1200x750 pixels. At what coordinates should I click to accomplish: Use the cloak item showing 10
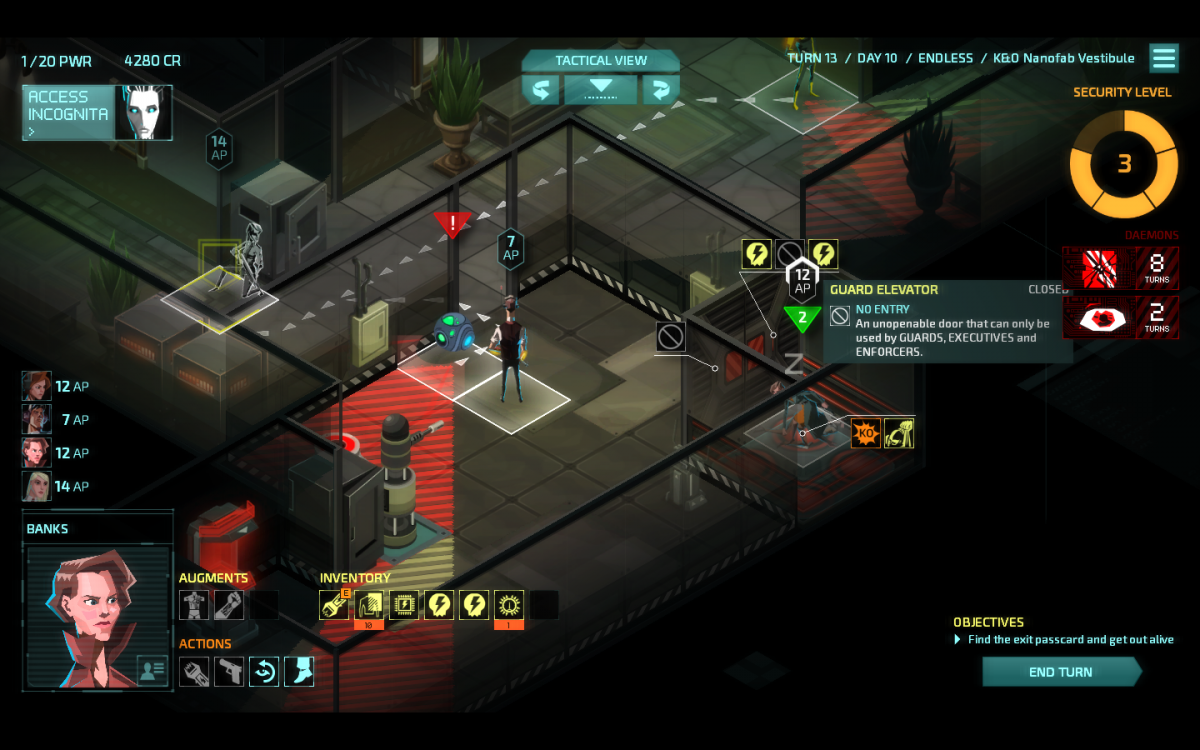click(369, 605)
